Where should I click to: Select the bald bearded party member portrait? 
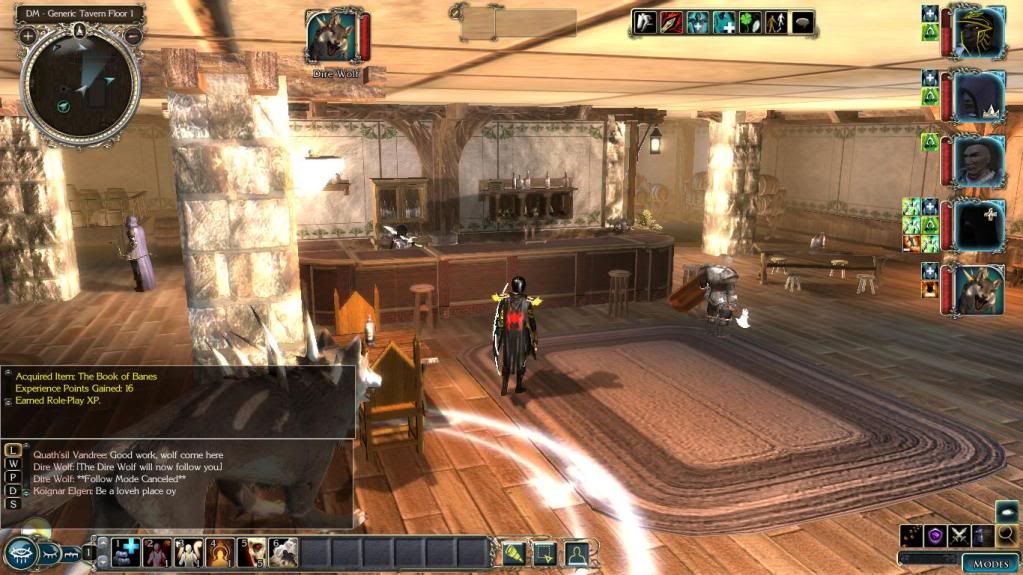(979, 160)
